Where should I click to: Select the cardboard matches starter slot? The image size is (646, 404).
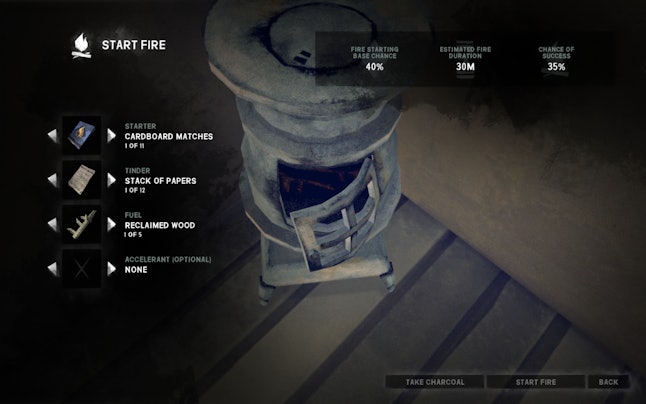[x=82, y=134]
